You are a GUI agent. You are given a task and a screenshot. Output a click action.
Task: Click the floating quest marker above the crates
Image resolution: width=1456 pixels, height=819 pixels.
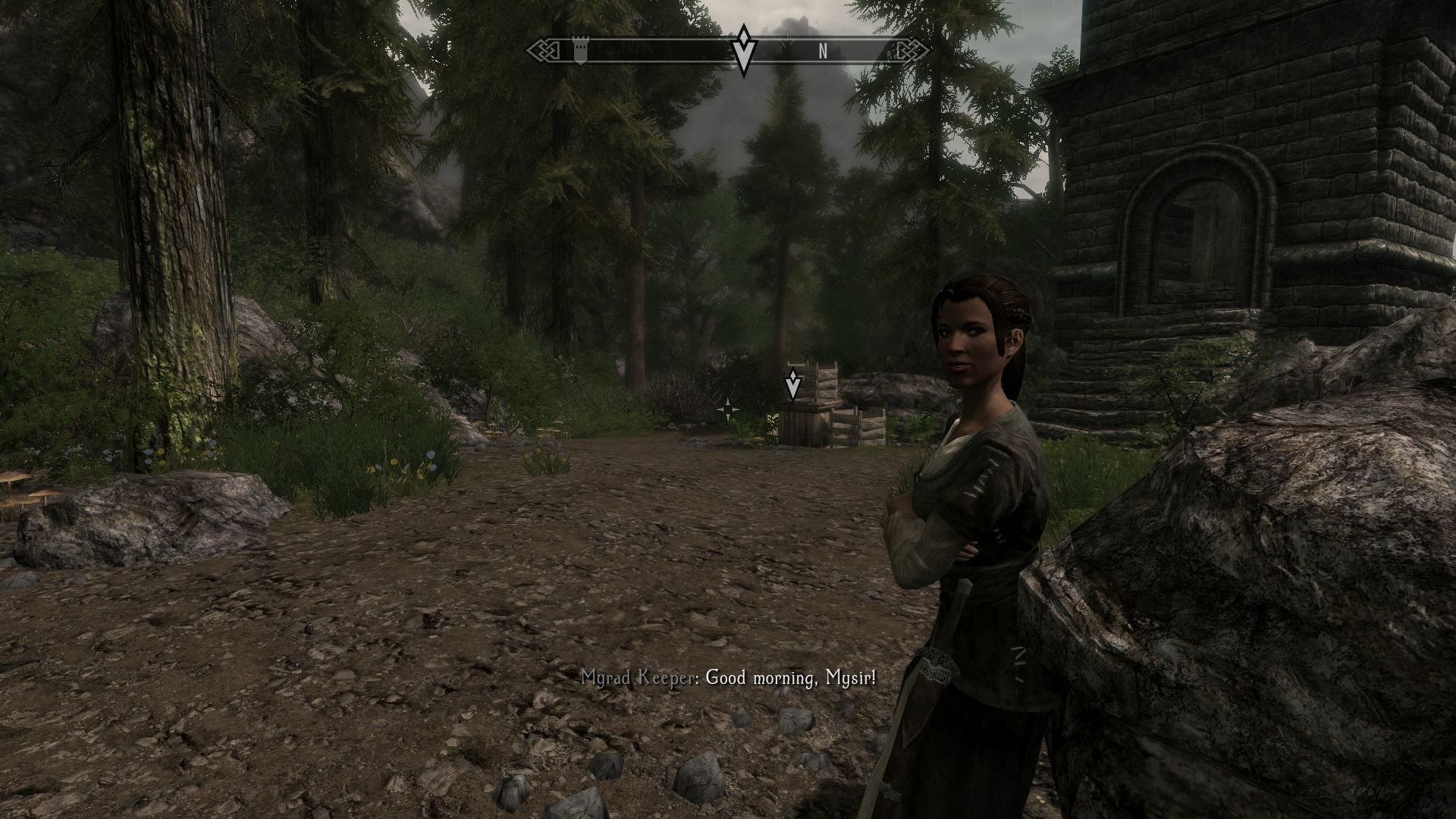pyautogui.click(x=792, y=384)
